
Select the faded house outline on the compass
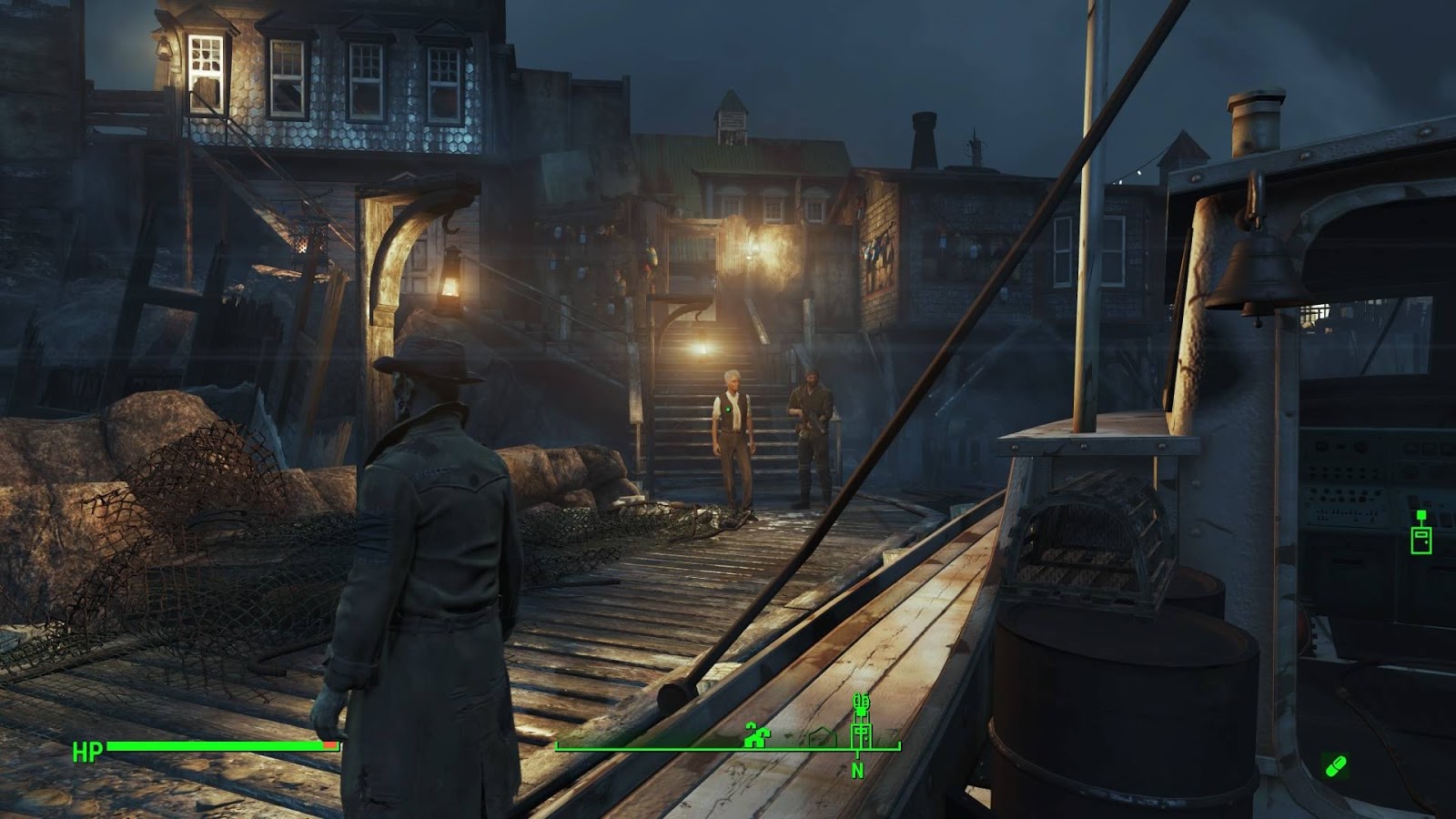click(822, 737)
